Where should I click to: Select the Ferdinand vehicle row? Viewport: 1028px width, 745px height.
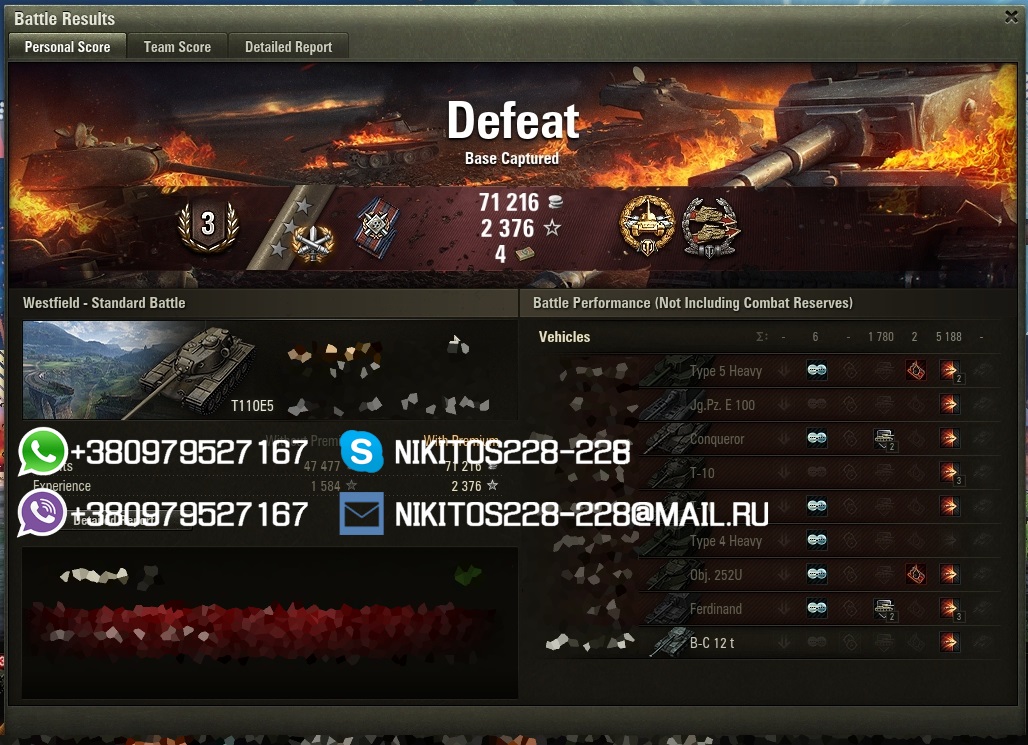pyautogui.click(x=715, y=609)
